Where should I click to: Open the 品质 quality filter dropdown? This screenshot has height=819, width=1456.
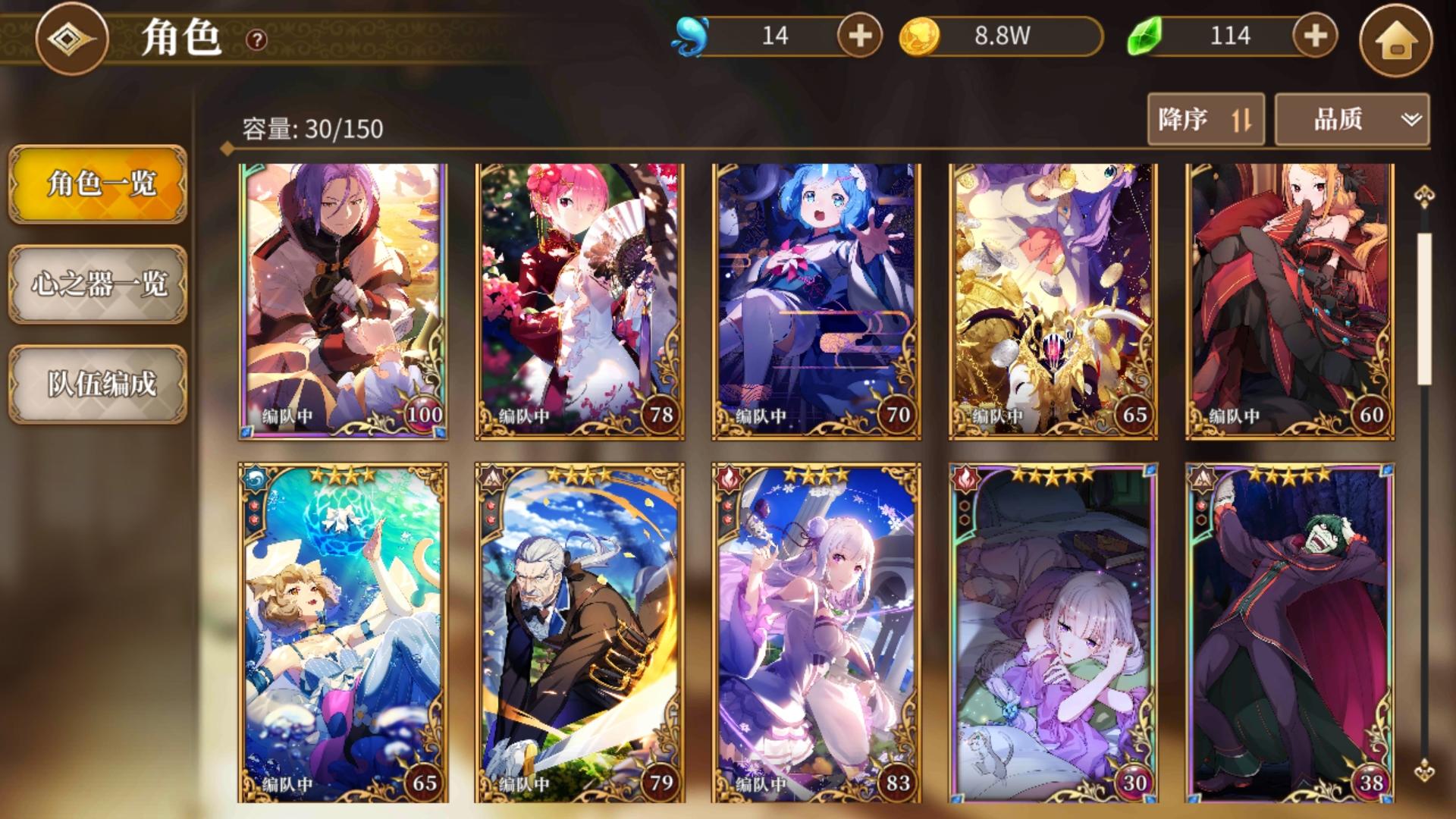(1351, 120)
